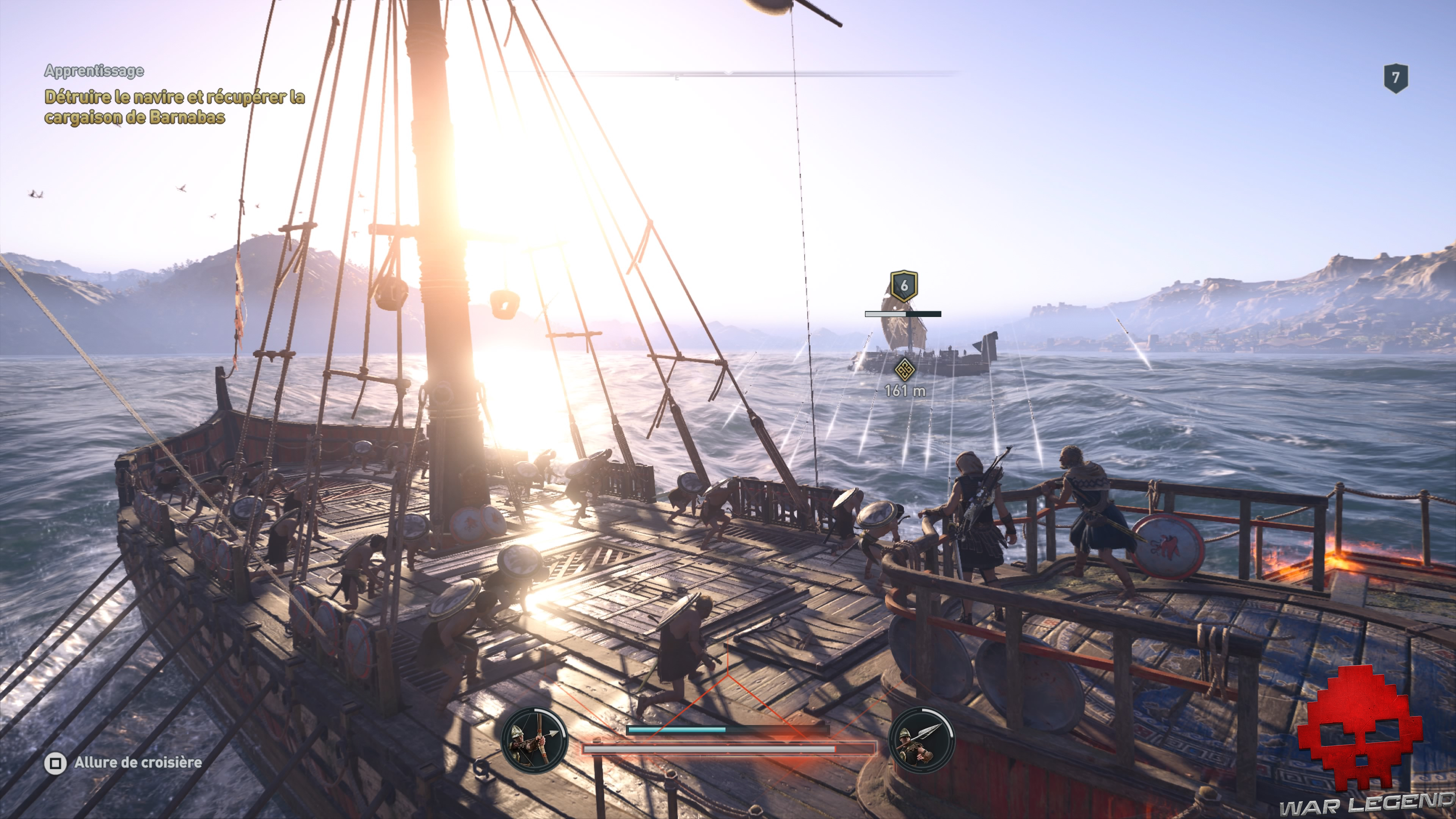Click the War Legend skull watermark logo

(x=1360, y=729)
